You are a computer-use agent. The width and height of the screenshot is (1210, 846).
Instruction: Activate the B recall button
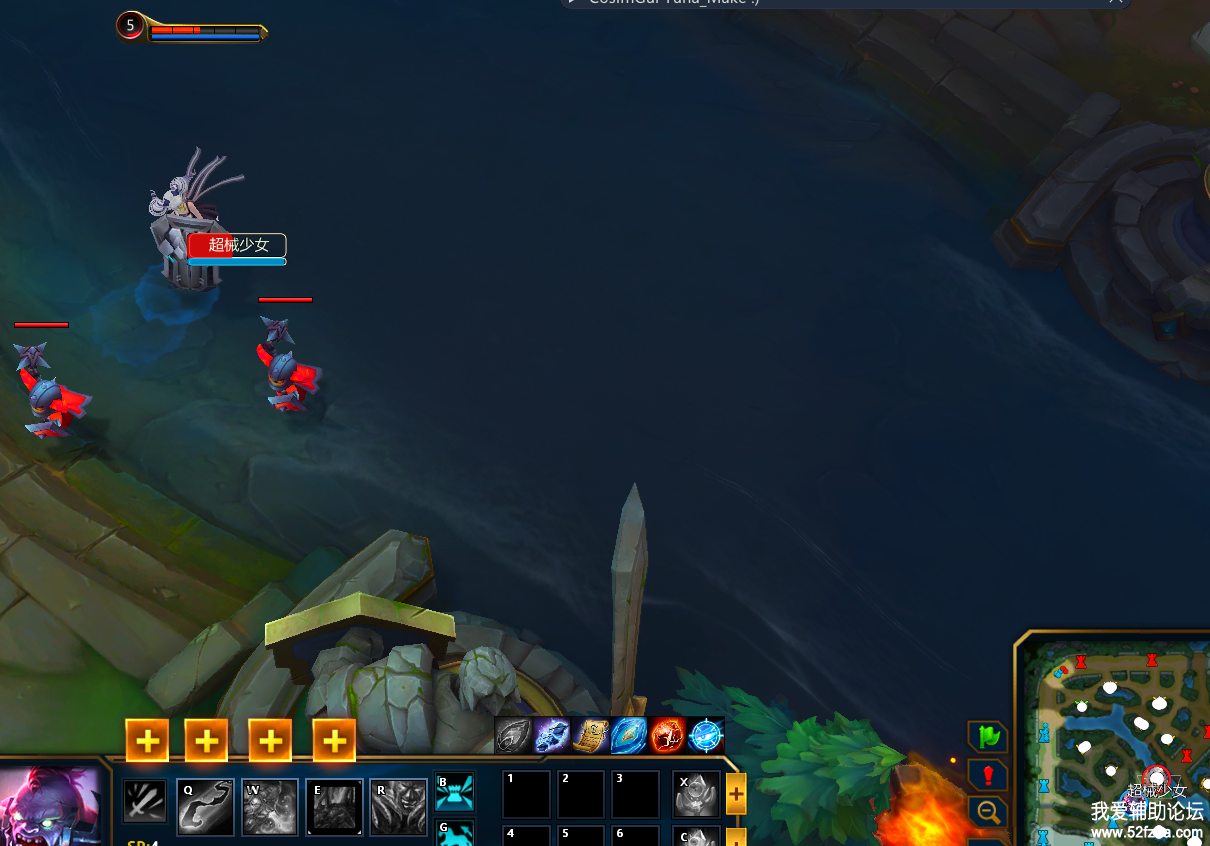point(455,792)
